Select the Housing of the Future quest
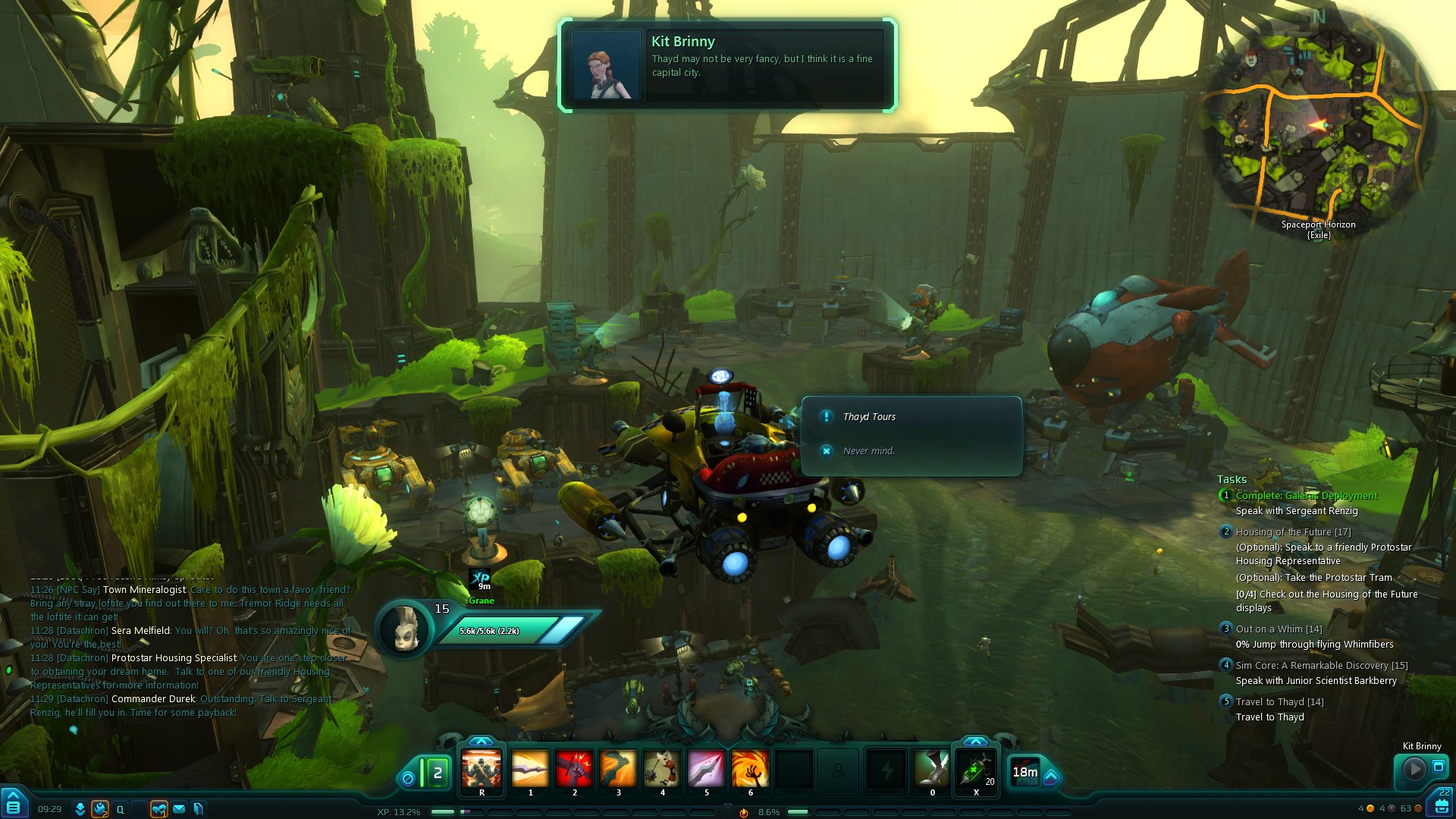This screenshot has height=819, width=1456. point(1293,532)
